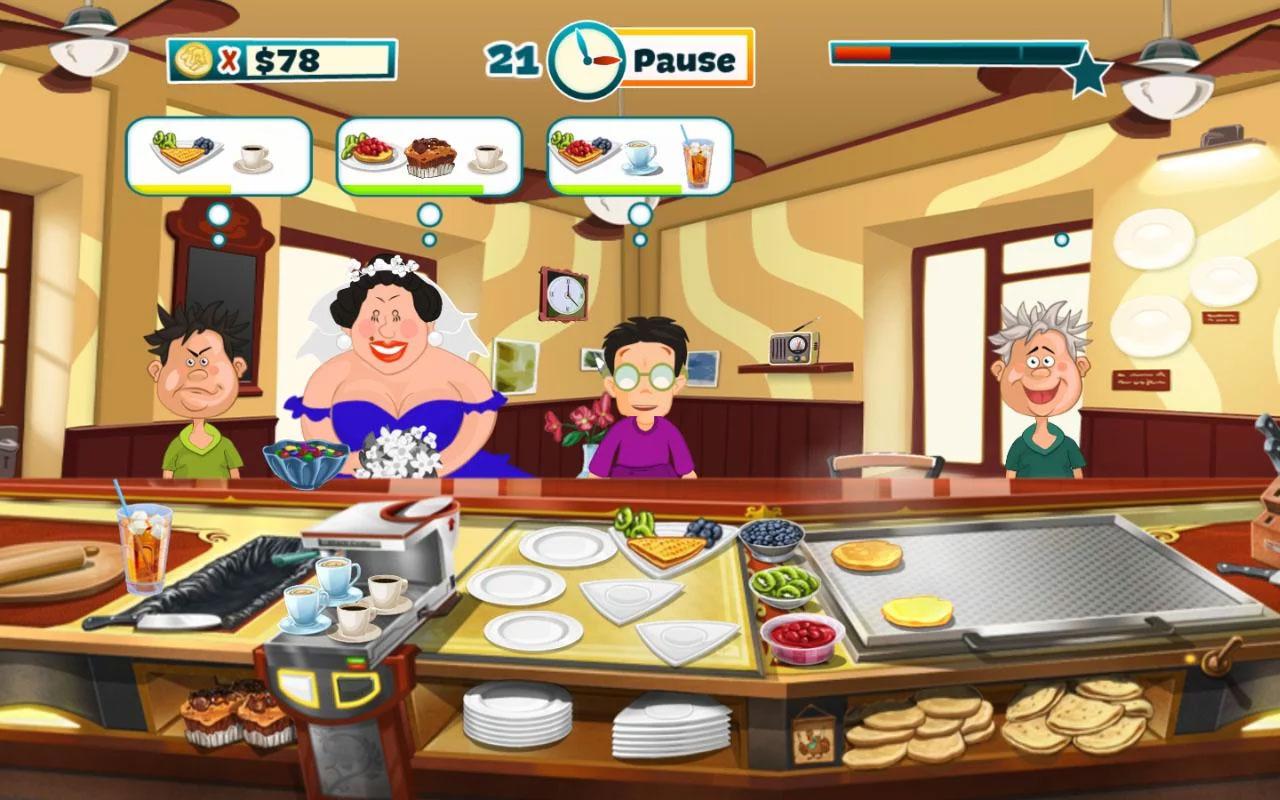This screenshot has height=800, width=1280.
Task: Take a plate from the triangular plate stack
Action: [671, 724]
